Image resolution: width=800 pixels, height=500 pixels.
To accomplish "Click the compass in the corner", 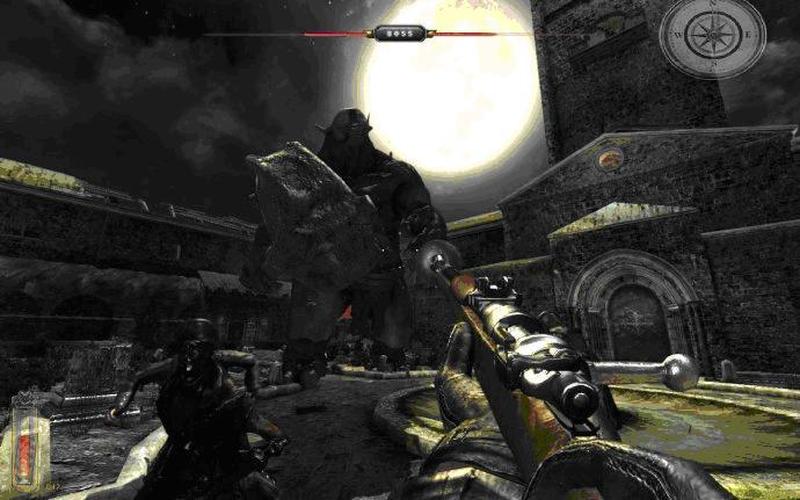I will (x=712, y=37).
